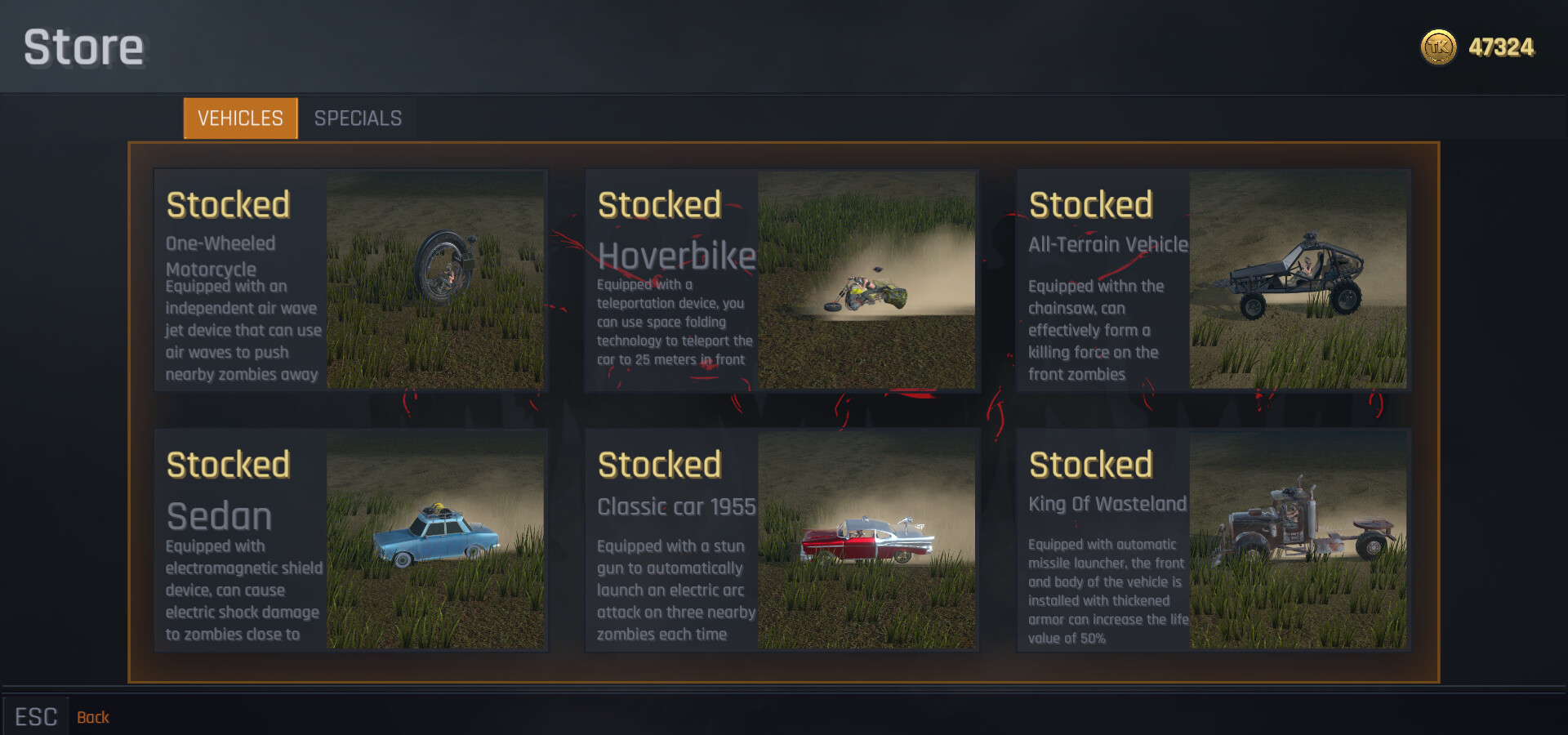Click the Stocked label on the Hoverbike card
The image size is (1568, 735).
(x=660, y=204)
